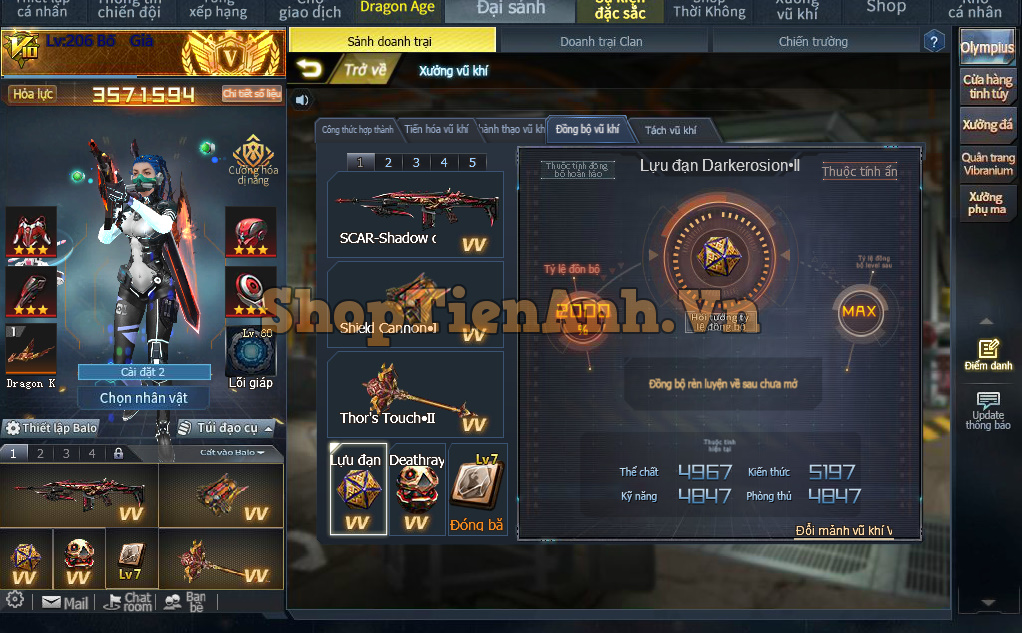Viewport: 1022px width, 633px height.
Task: Open the Đổi mảnh vũ khí link
Action: click(x=843, y=530)
